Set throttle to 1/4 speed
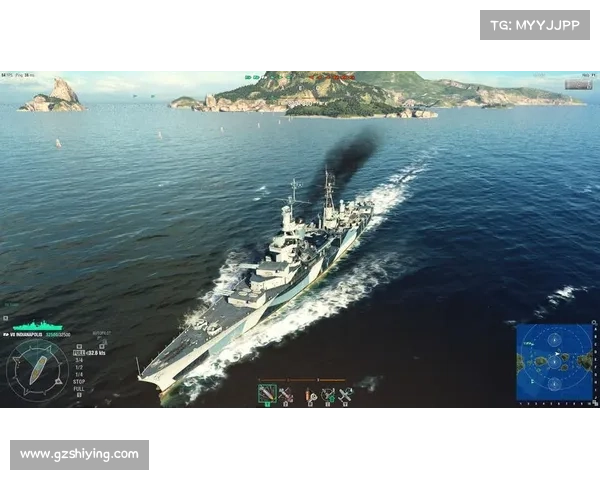This screenshot has width=600, height=480. pyautogui.click(x=79, y=374)
